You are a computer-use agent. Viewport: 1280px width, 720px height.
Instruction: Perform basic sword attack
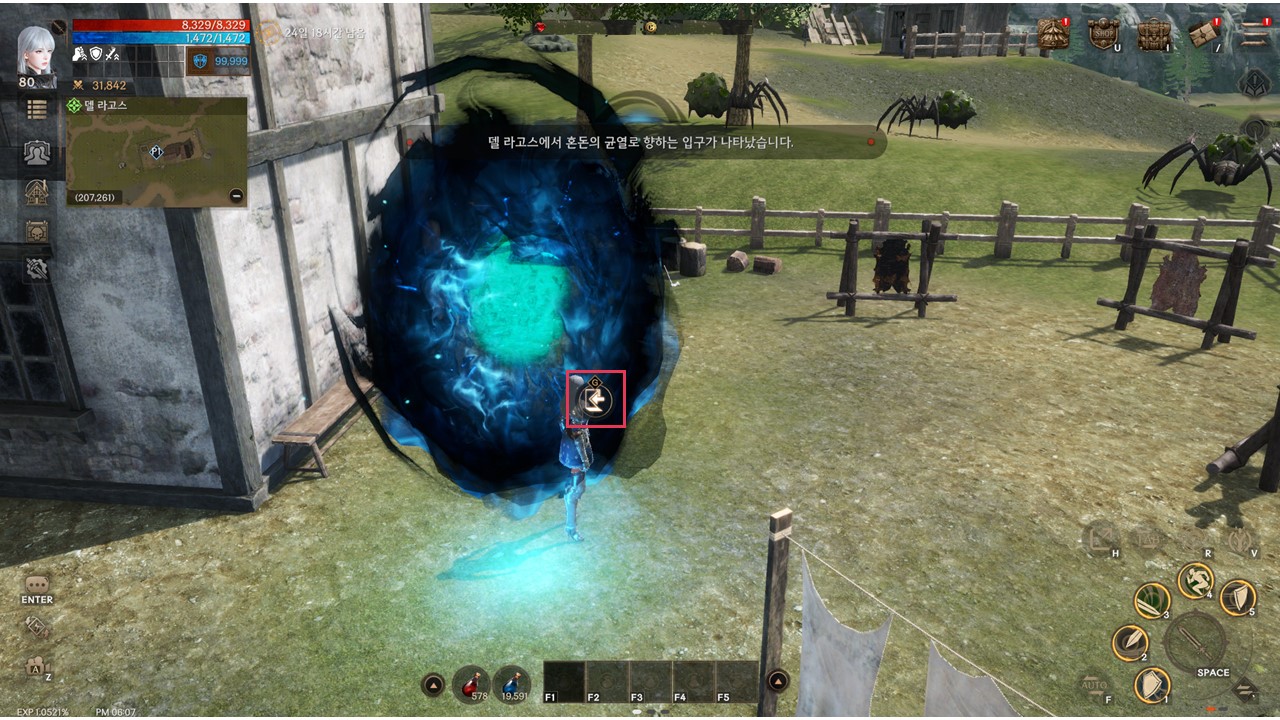pos(1195,642)
